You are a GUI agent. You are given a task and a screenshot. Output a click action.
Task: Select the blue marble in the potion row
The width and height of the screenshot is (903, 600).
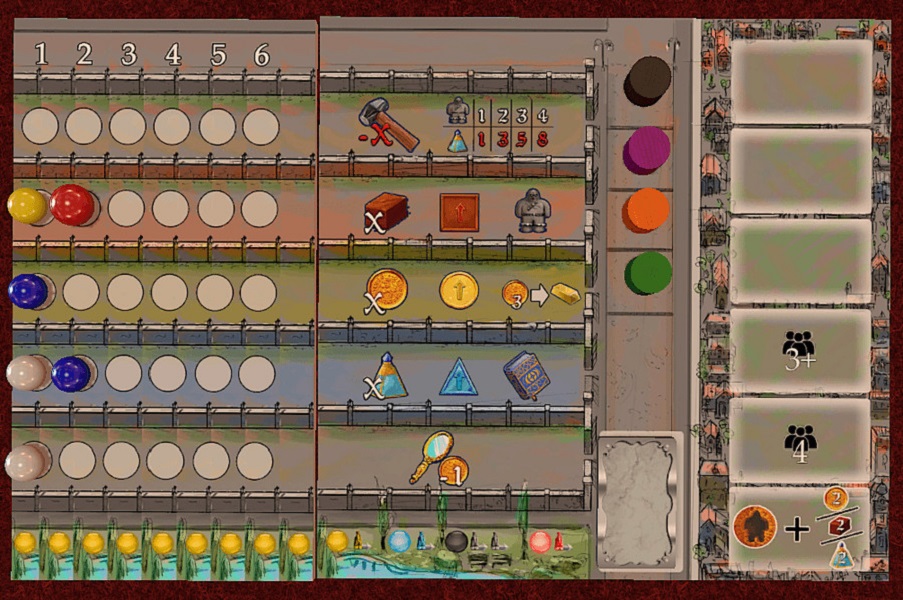[72, 373]
